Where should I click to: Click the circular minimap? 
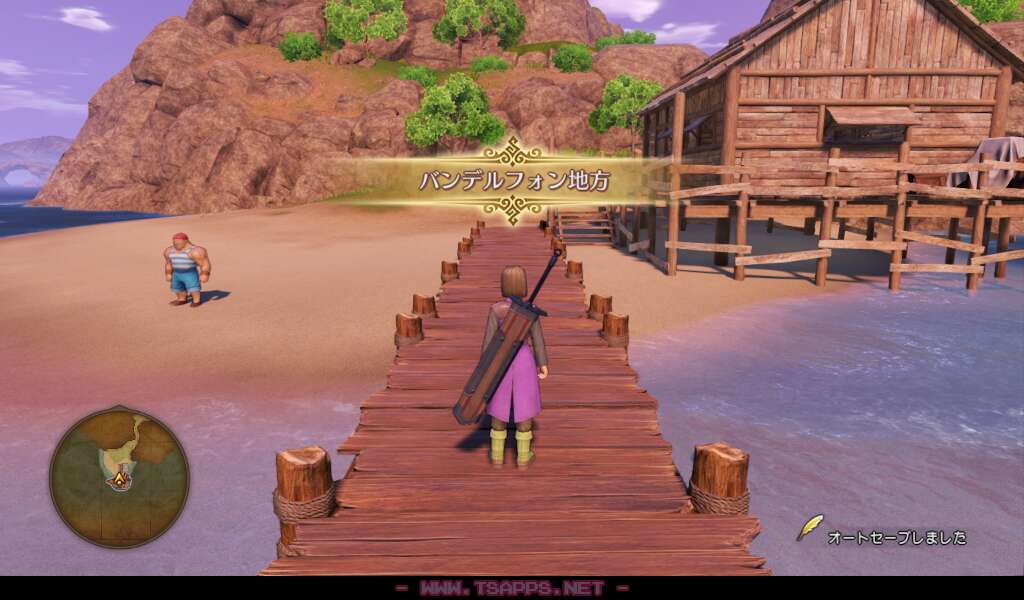point(119,477)
